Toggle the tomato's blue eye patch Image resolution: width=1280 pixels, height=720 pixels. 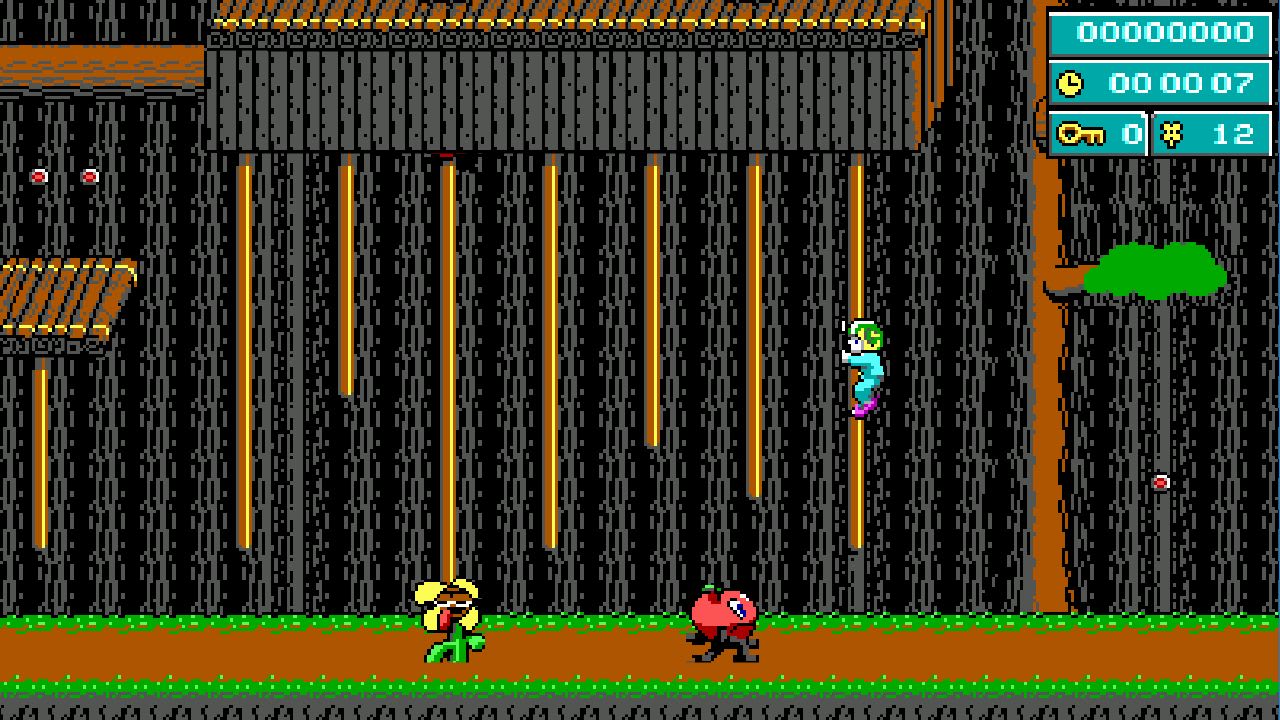pos(737,605)
